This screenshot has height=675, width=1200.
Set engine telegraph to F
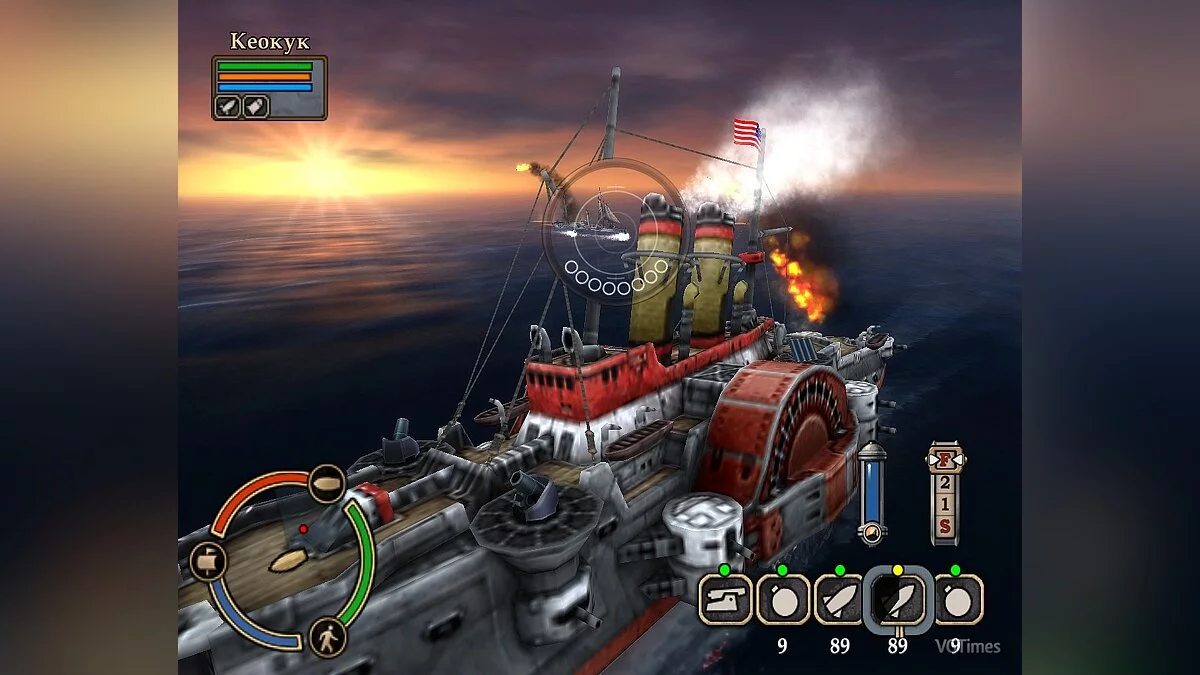coord(944,461)
